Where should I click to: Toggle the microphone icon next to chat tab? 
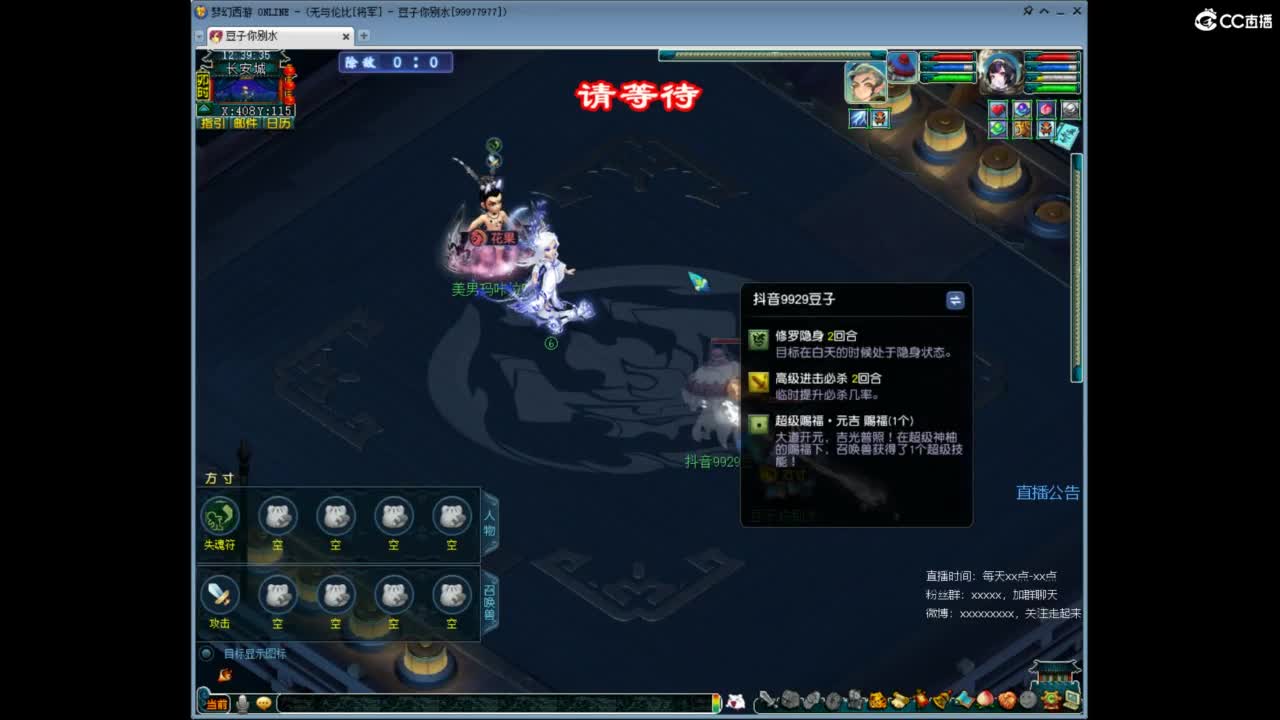[x=242, y=703]
